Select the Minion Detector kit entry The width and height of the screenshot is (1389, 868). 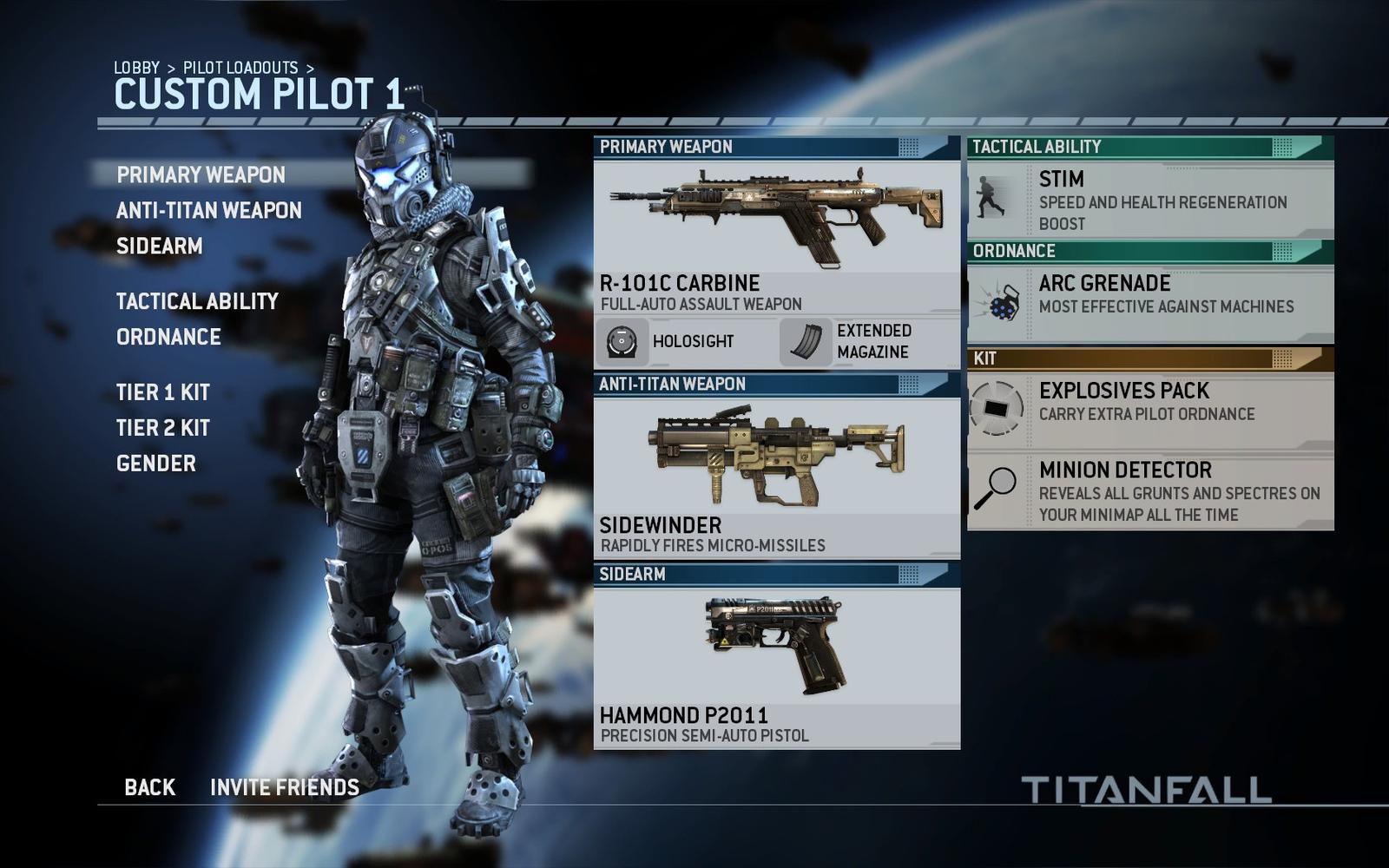pyautogui.click(x=1150, y=491)
